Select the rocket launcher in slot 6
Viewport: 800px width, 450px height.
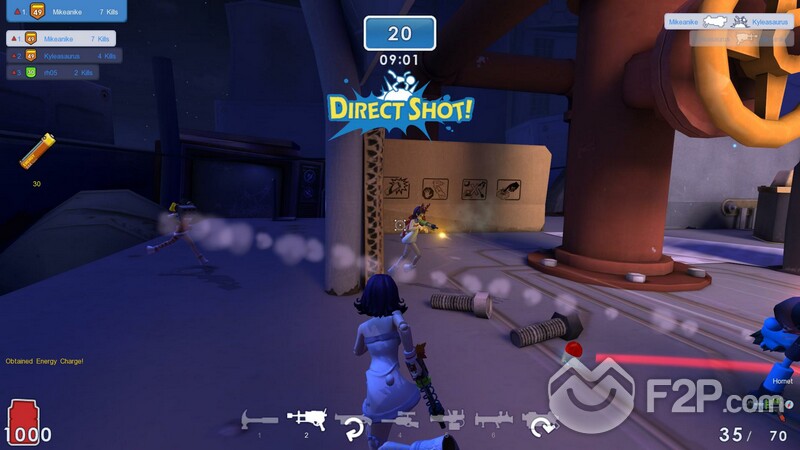[493, 420]
